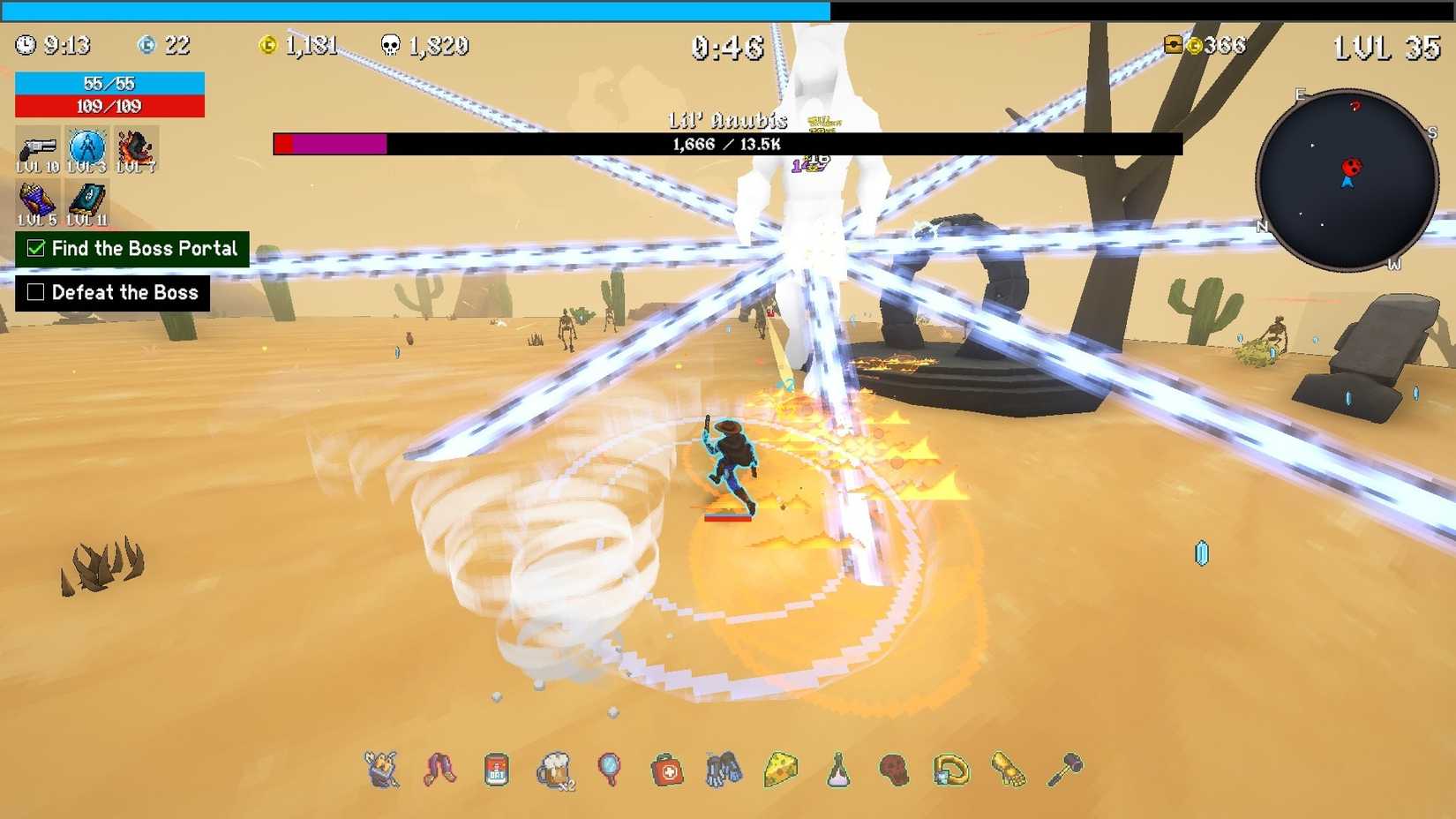
Task: Open the LVL 11 spellbook skill icon
Action: pyautogui.click(x=86, y=199)
